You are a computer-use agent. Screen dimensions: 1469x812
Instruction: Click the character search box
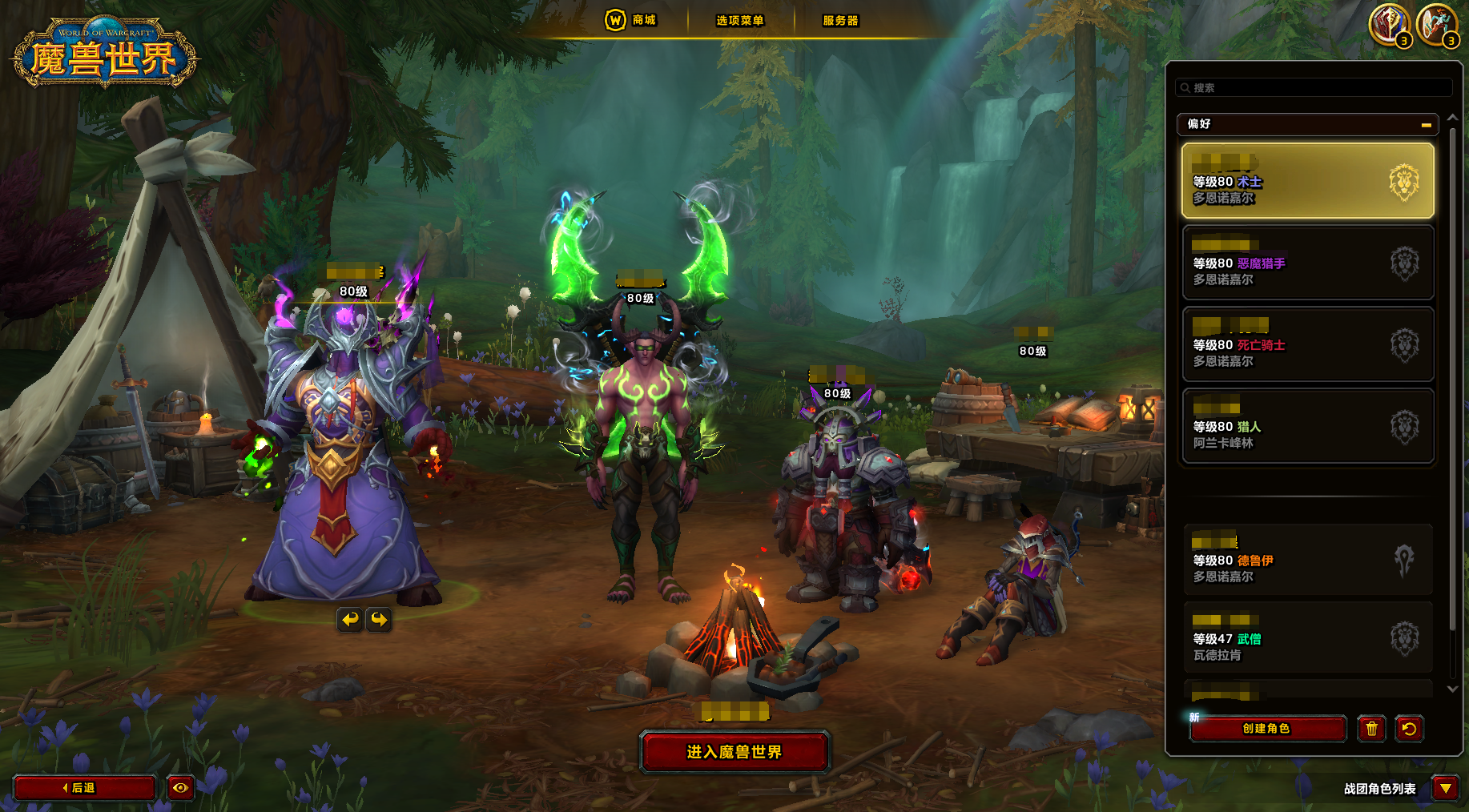tap(1314, 87)
